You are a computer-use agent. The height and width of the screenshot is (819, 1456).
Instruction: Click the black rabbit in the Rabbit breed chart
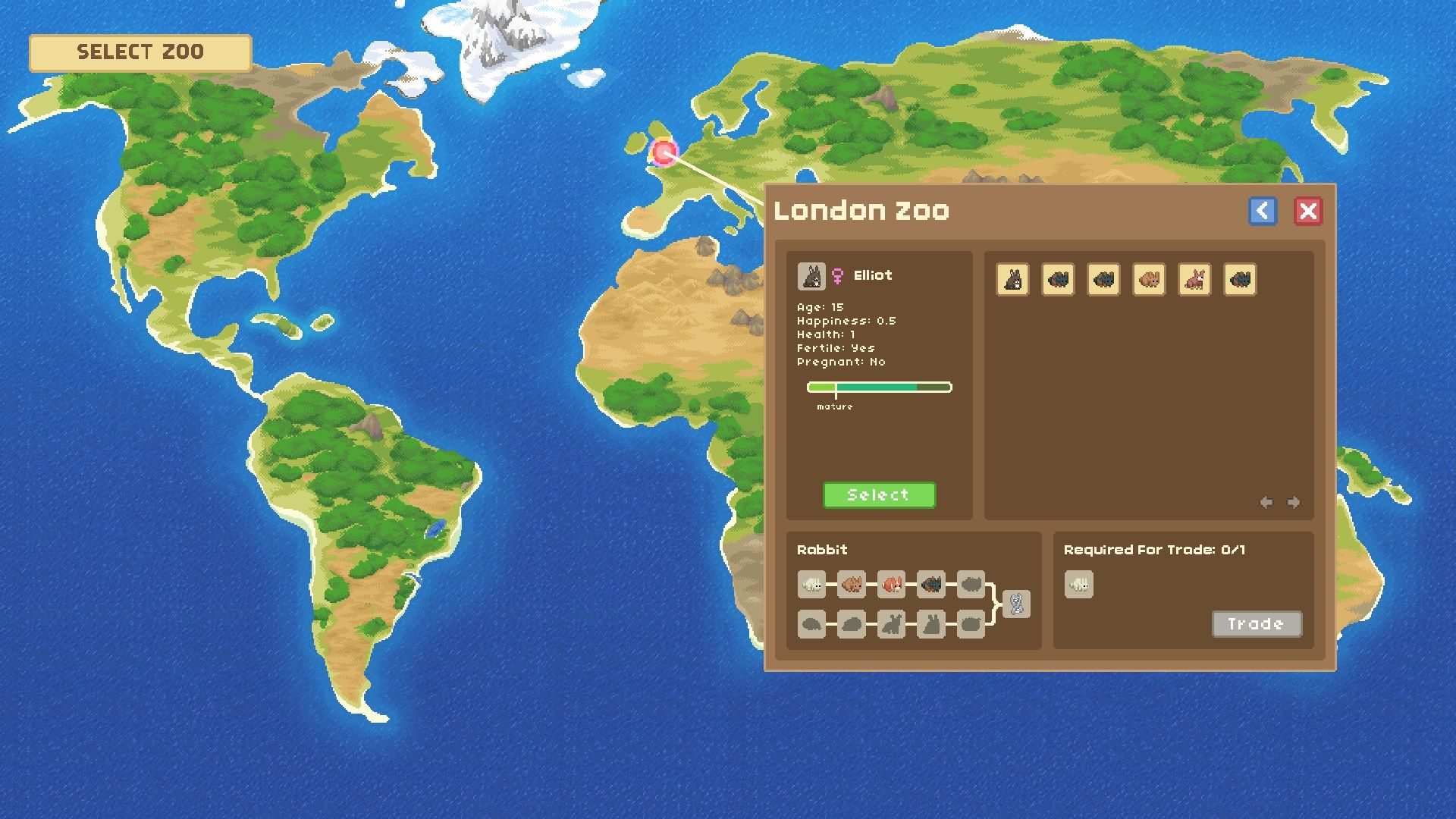point(931,583)
